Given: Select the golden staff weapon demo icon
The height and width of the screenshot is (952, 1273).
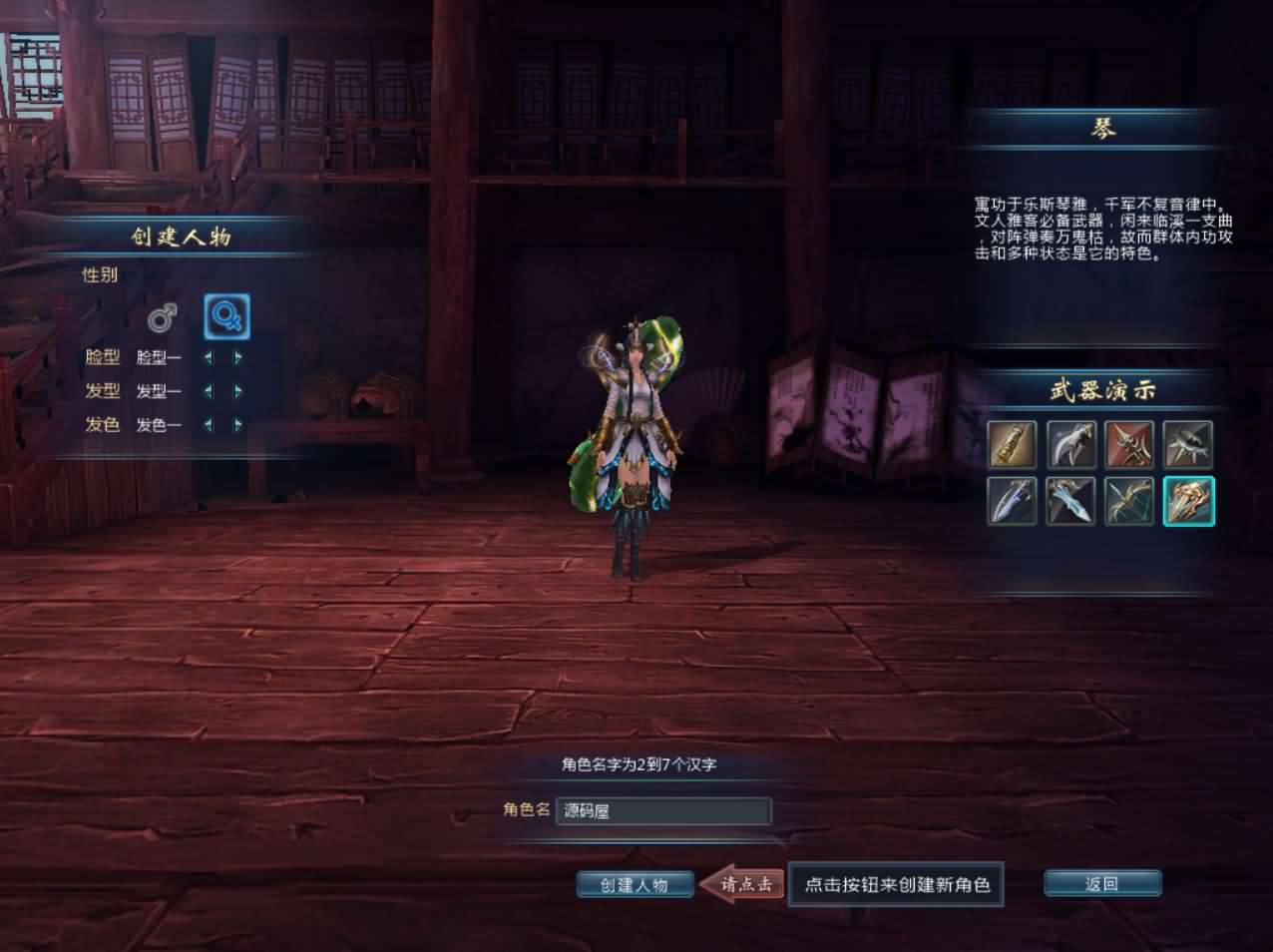Looking at the screenshot, I should coord(1012,444).
